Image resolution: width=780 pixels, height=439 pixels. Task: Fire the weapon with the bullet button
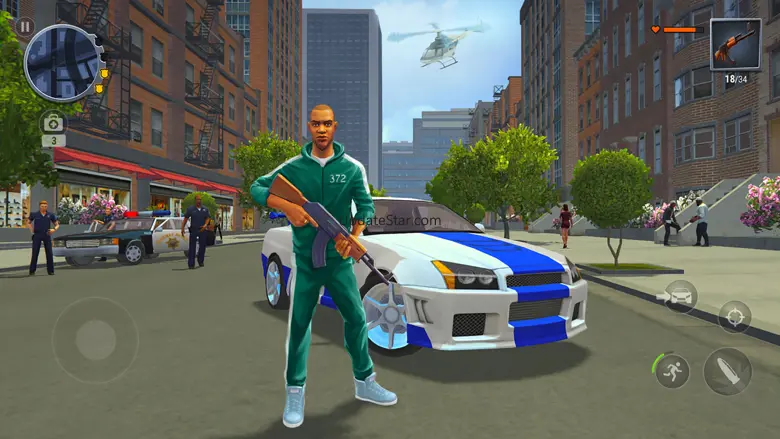727,371
